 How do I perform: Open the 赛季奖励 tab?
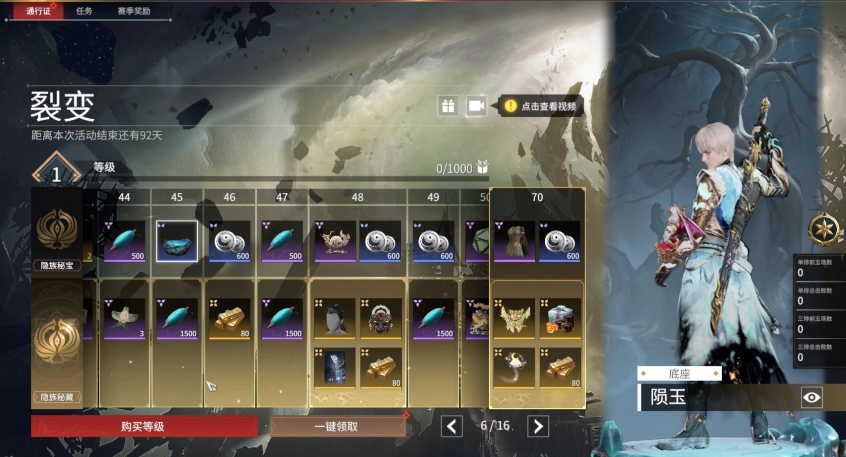pos(132,11)
